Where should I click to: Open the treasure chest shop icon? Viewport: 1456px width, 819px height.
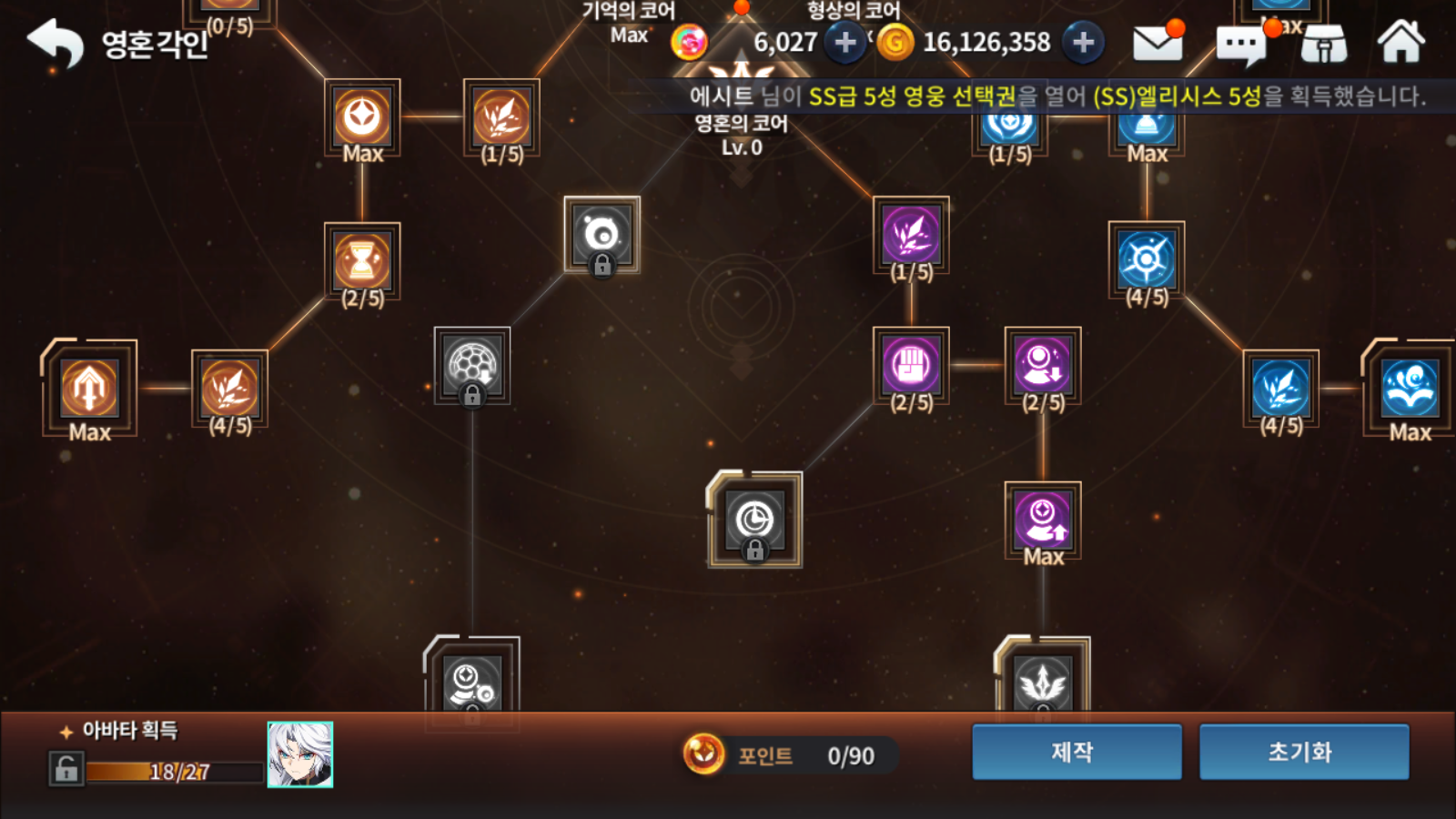tap(1324, 44)
